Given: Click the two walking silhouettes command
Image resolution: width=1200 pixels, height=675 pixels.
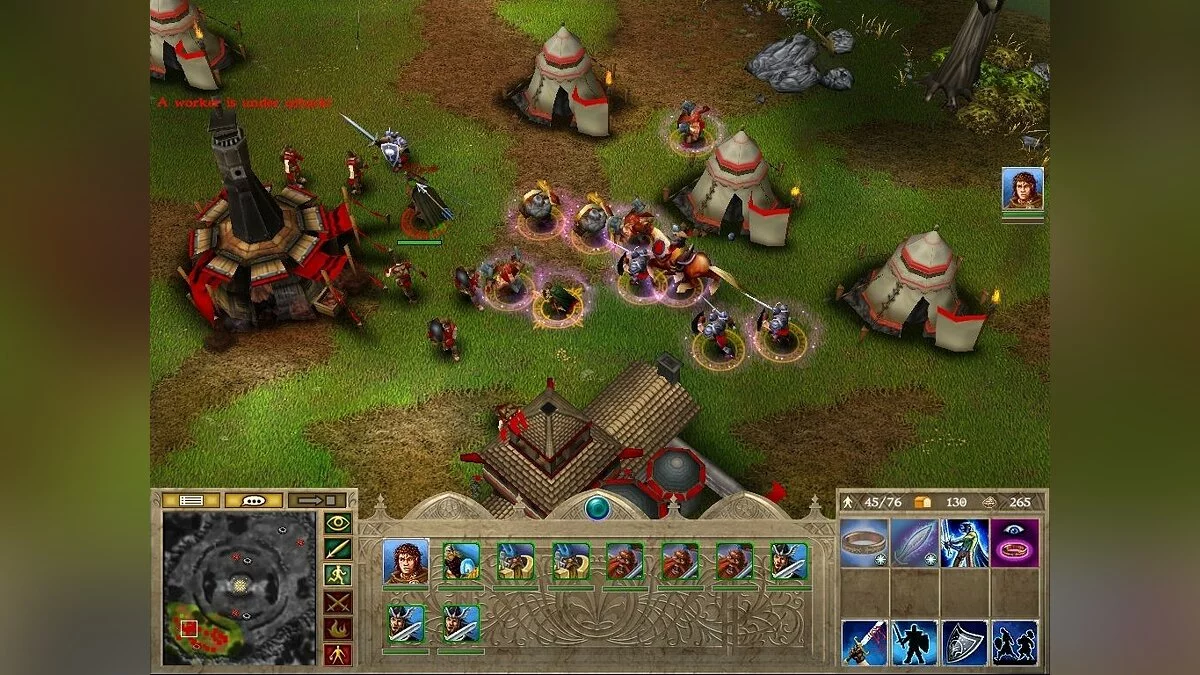Looking at the screenshot, I should (x=1014, y=642).
